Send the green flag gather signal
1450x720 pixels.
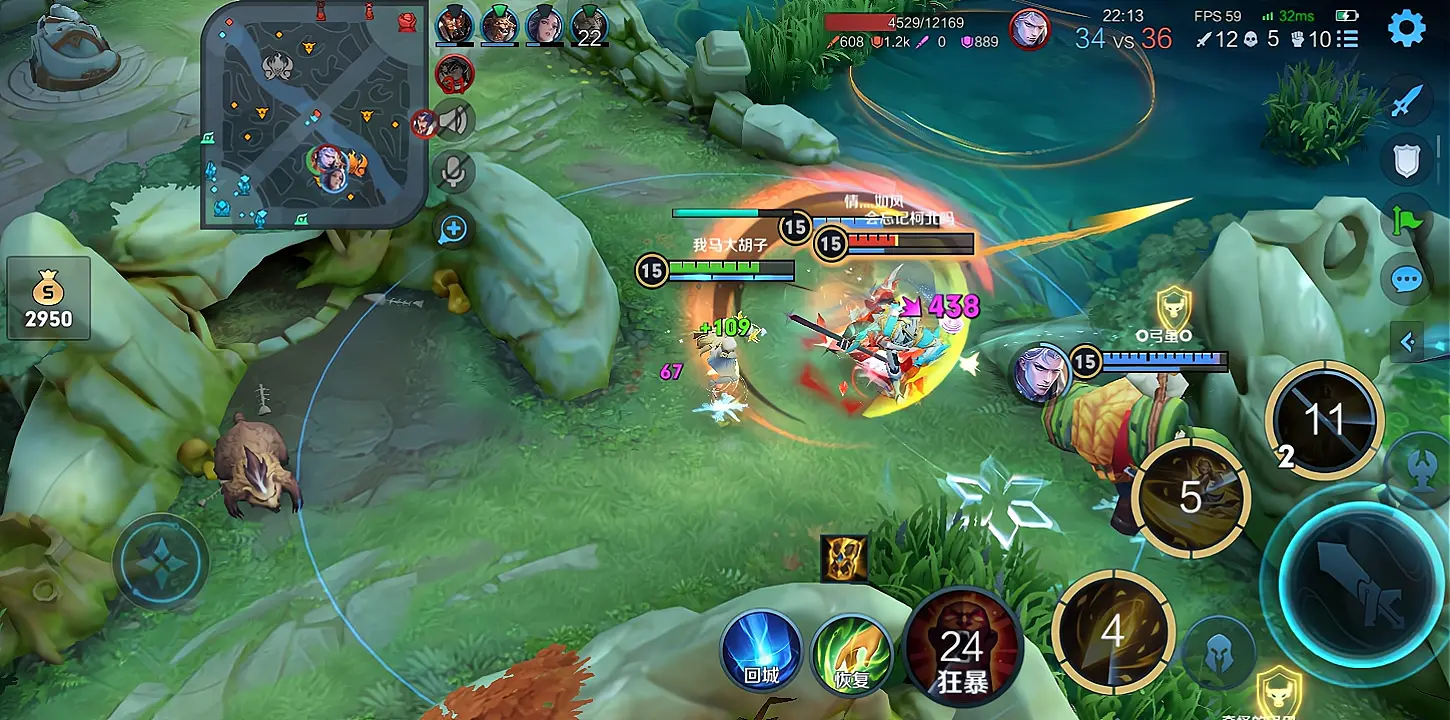(x=1406, y=219)
